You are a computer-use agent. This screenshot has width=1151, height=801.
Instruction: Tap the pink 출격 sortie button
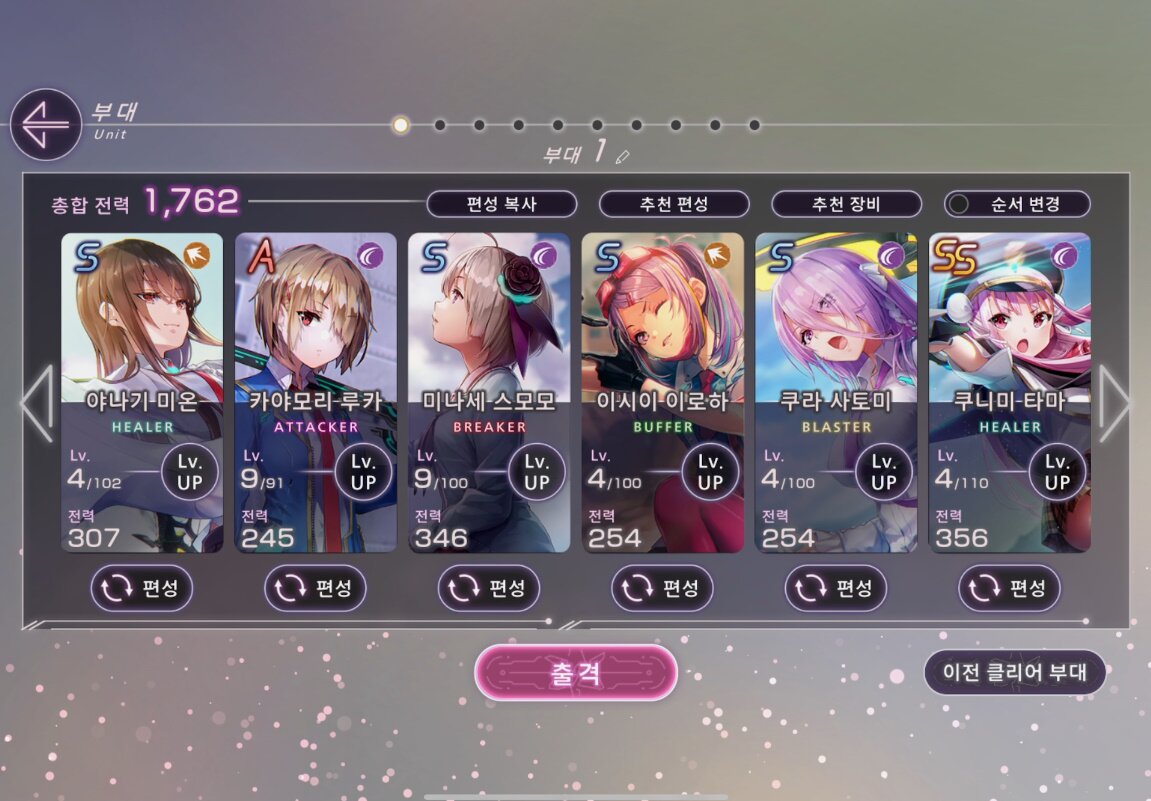pos(576,672)
